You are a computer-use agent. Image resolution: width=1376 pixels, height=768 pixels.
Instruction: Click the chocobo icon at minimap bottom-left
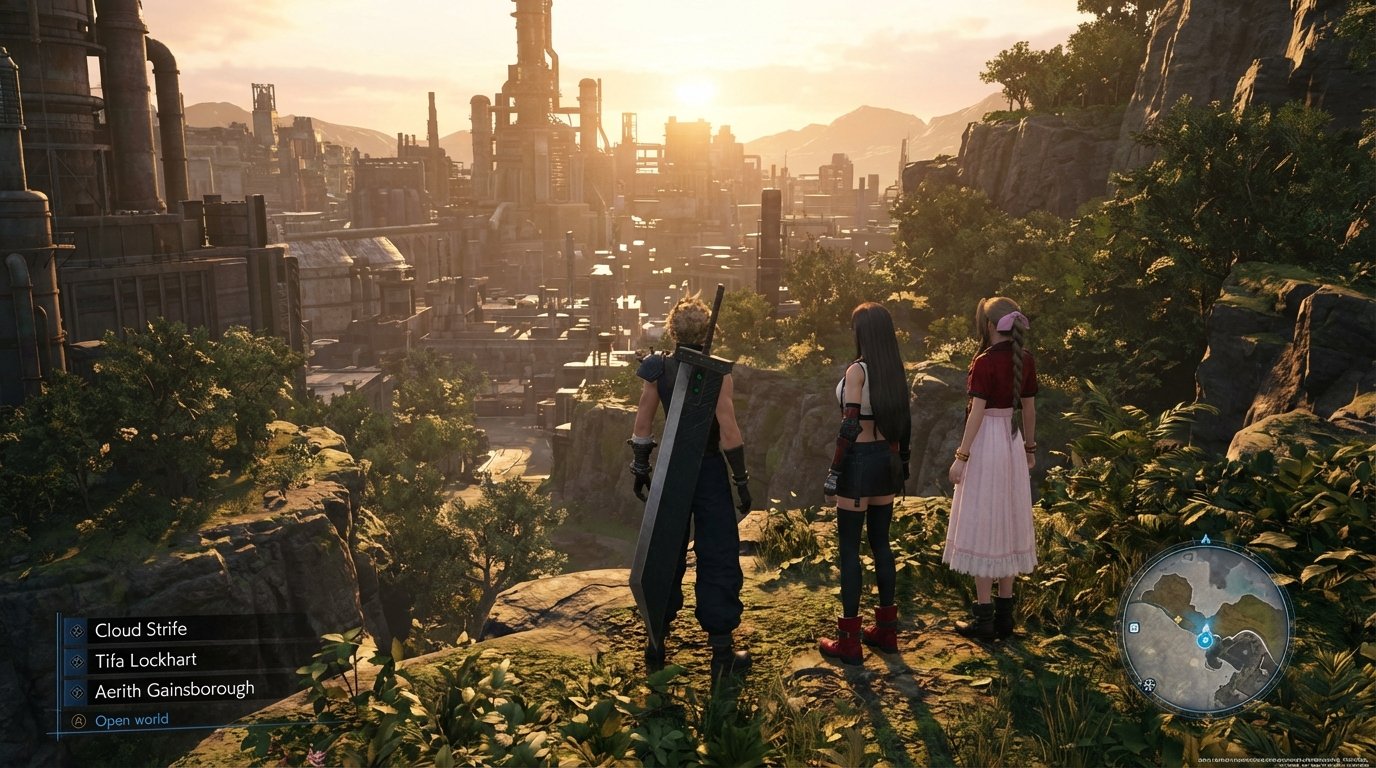pos(1148,684)
